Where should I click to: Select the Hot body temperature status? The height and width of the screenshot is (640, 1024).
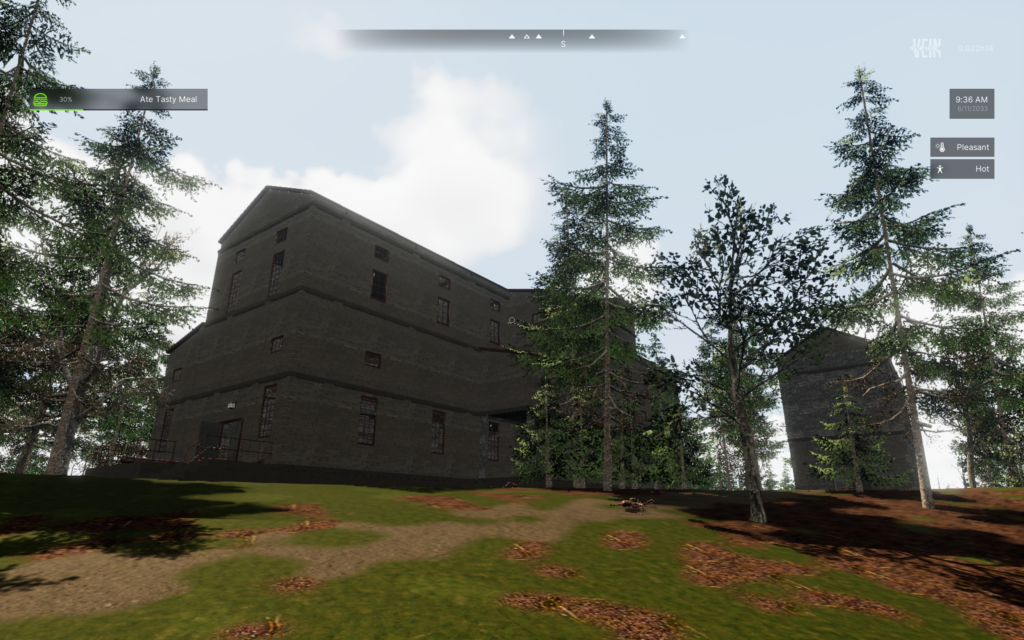coord(962,169)
